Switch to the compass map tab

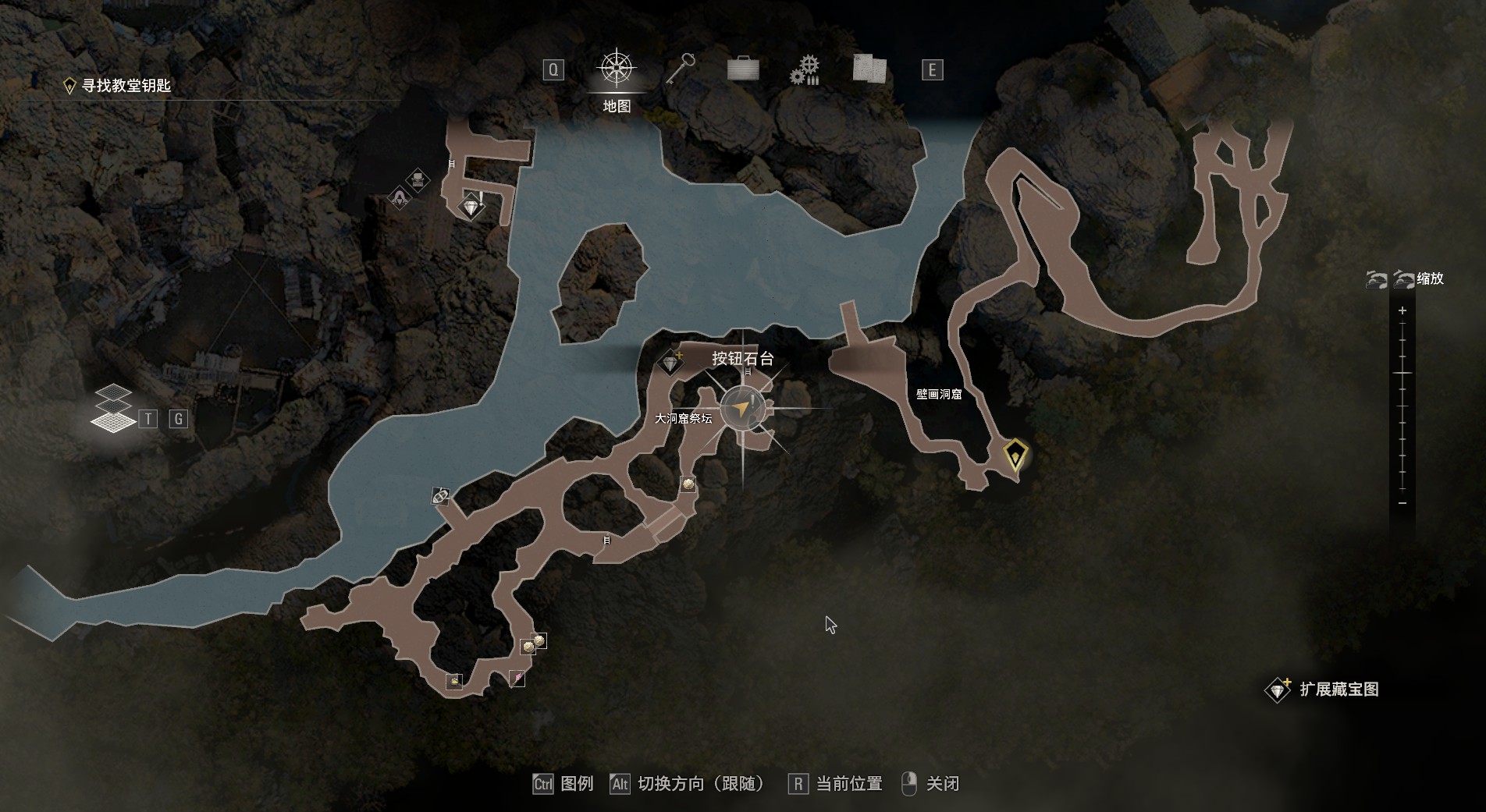617,69
